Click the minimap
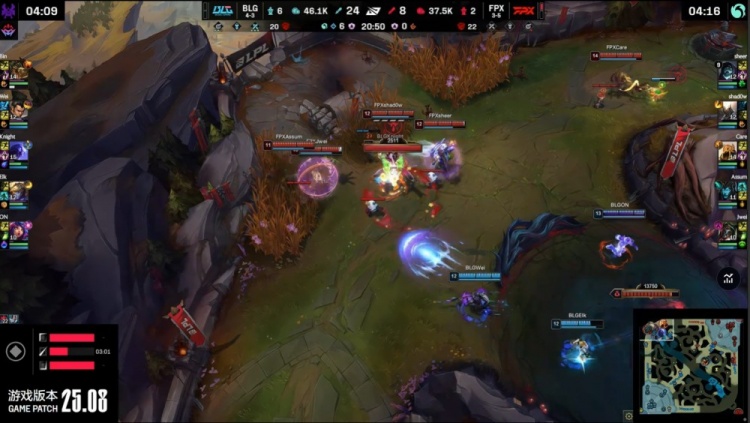The image size is (750, 423). pos(691,364)
